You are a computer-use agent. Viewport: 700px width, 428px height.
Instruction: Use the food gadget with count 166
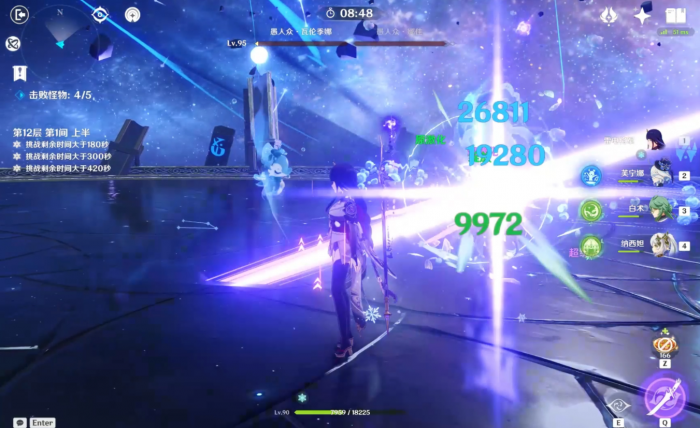[x=665, y=345]
